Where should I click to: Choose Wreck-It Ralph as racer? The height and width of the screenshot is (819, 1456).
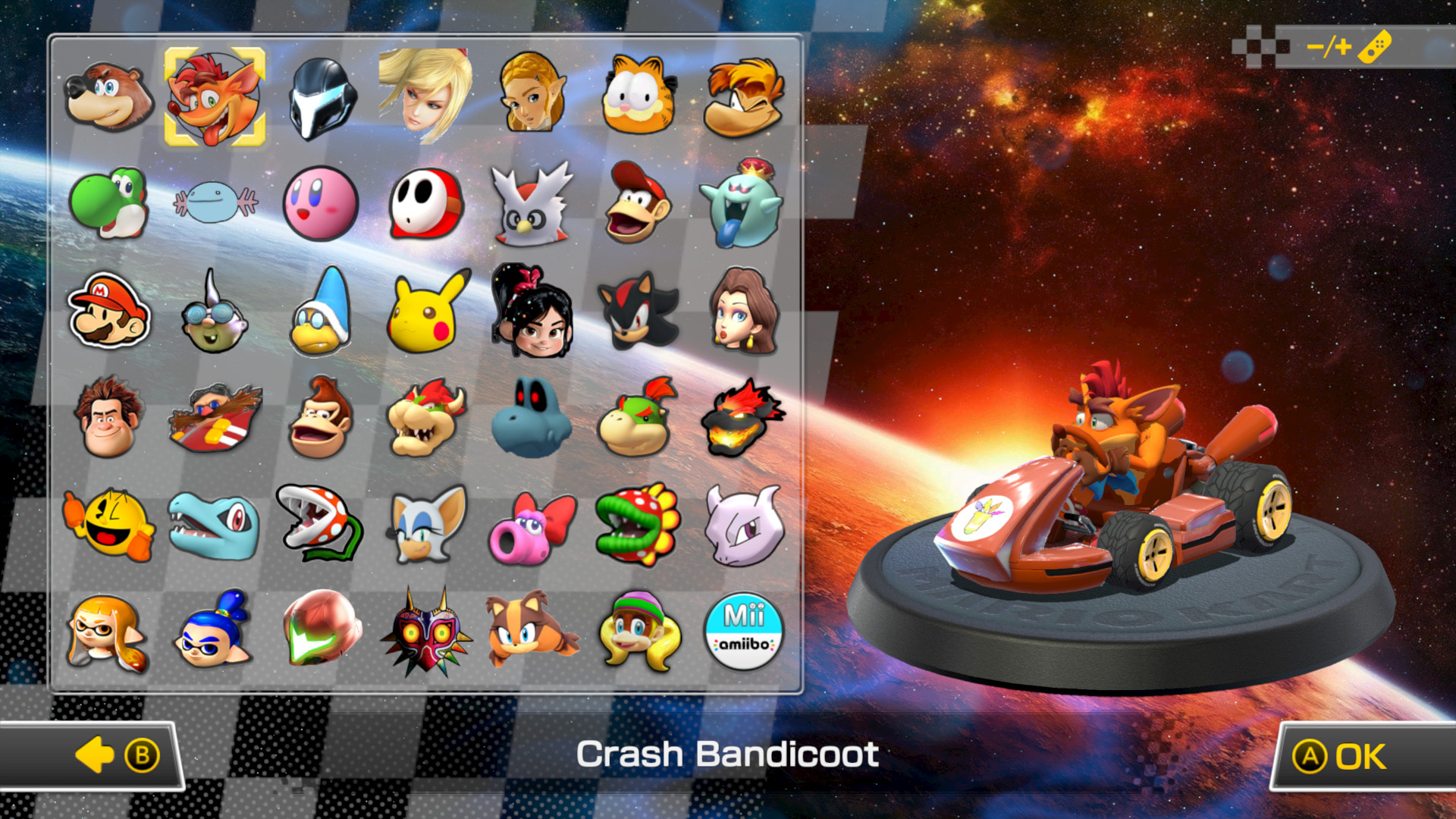point(108,418)
